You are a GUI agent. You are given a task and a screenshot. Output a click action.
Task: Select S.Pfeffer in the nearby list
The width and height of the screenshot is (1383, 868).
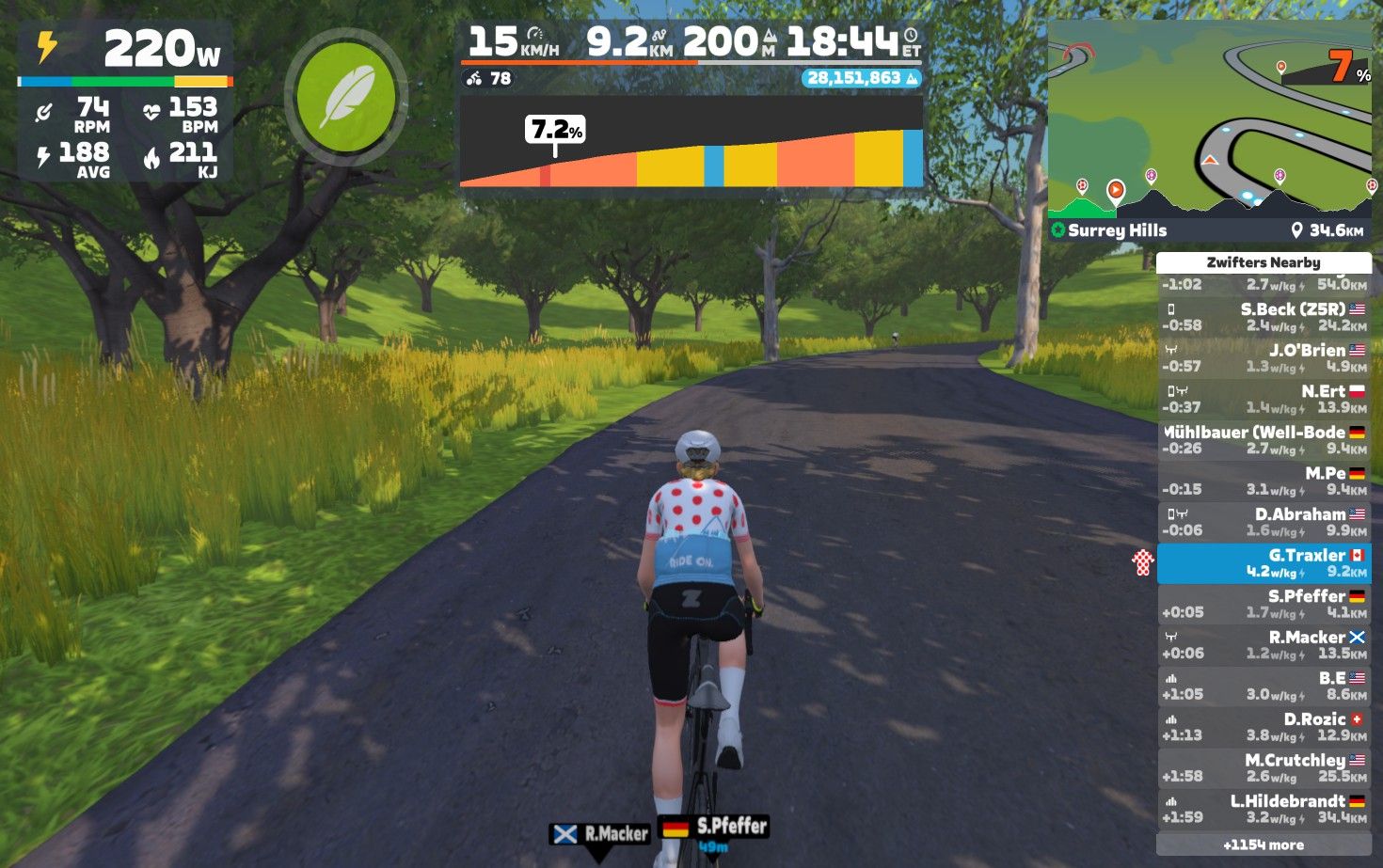[1264, 604]
